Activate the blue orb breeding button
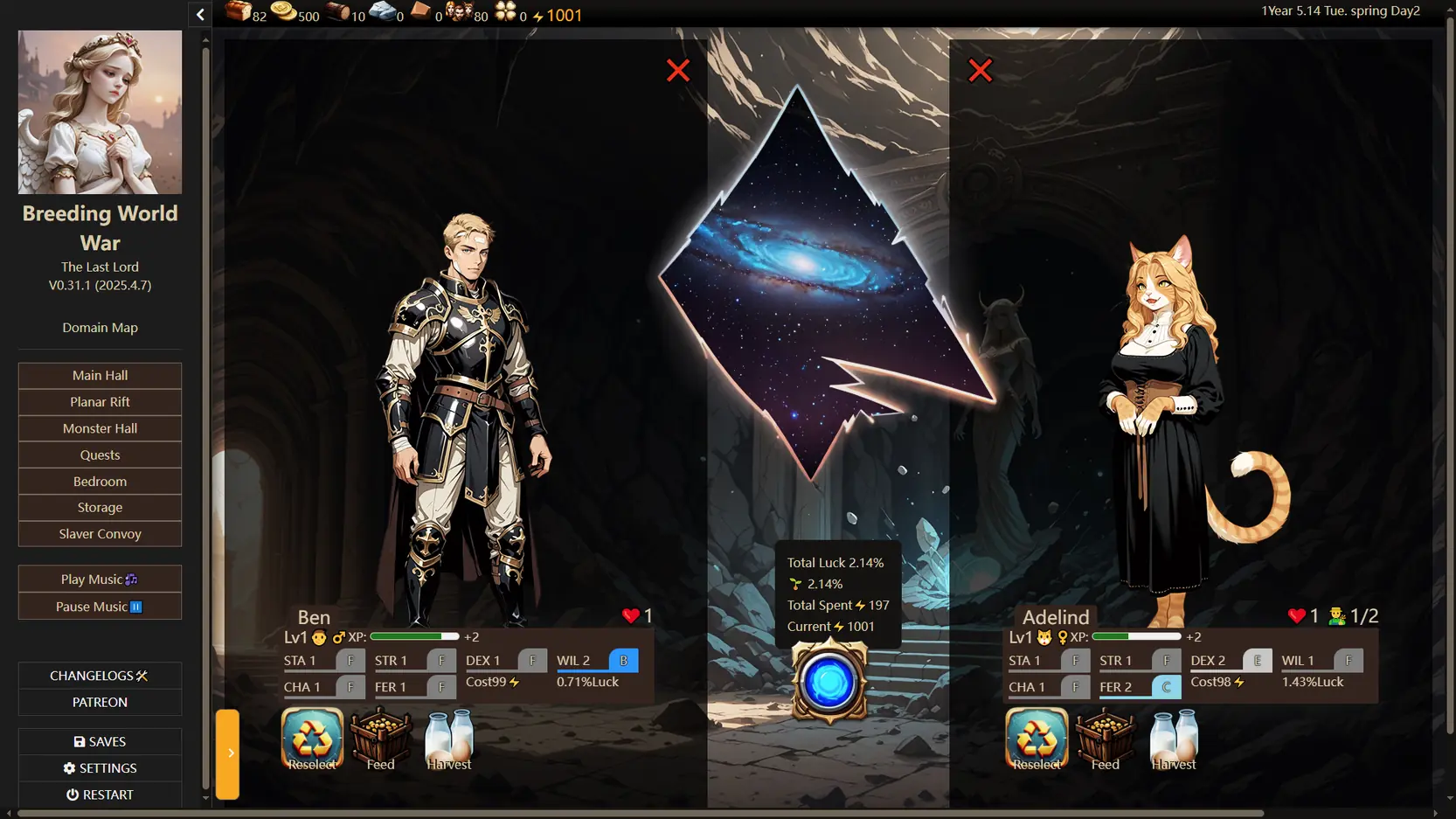 (829, 683)
